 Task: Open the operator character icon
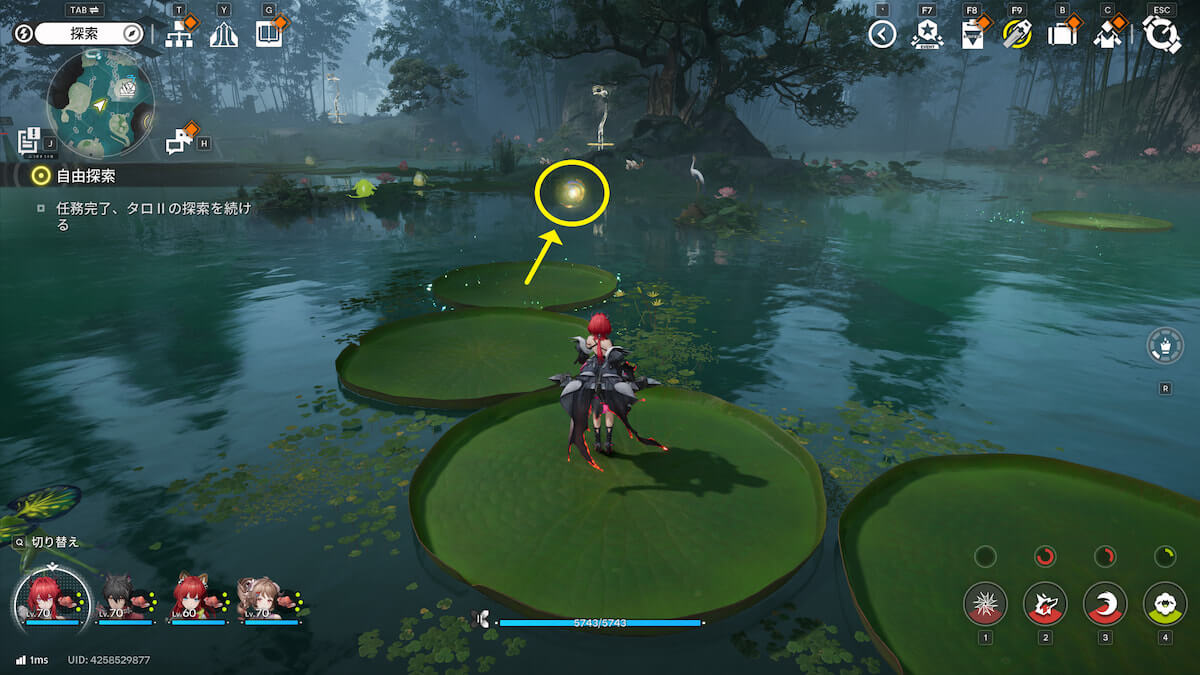[1107, 35]
